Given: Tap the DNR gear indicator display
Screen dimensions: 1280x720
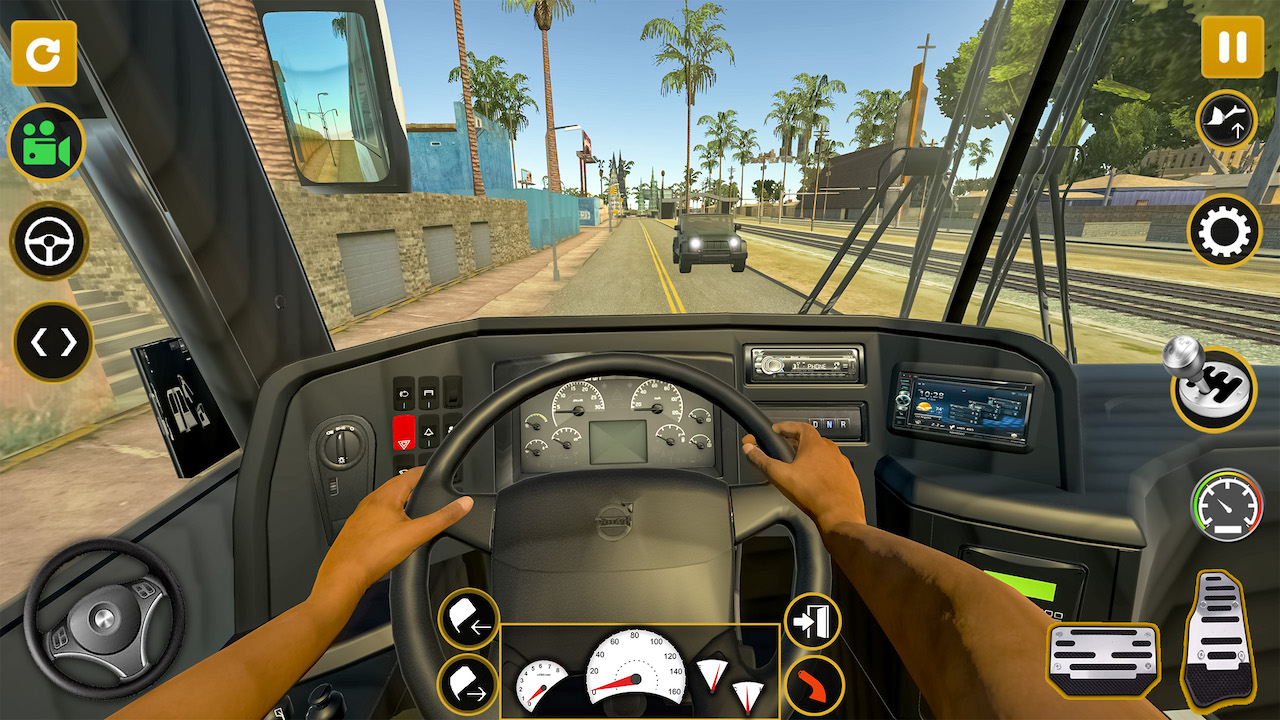Looking at the screenshot, I should coord(830,423).
